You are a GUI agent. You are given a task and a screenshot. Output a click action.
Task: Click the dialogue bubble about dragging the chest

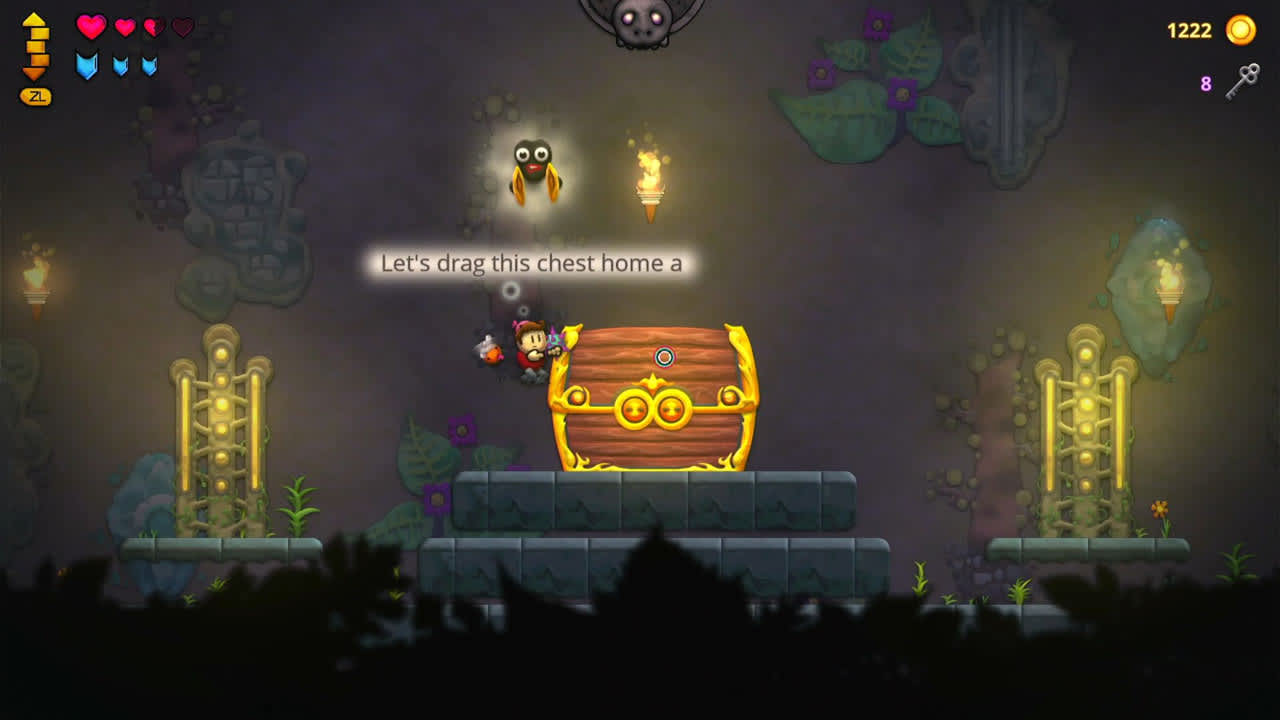coord(529,264)
